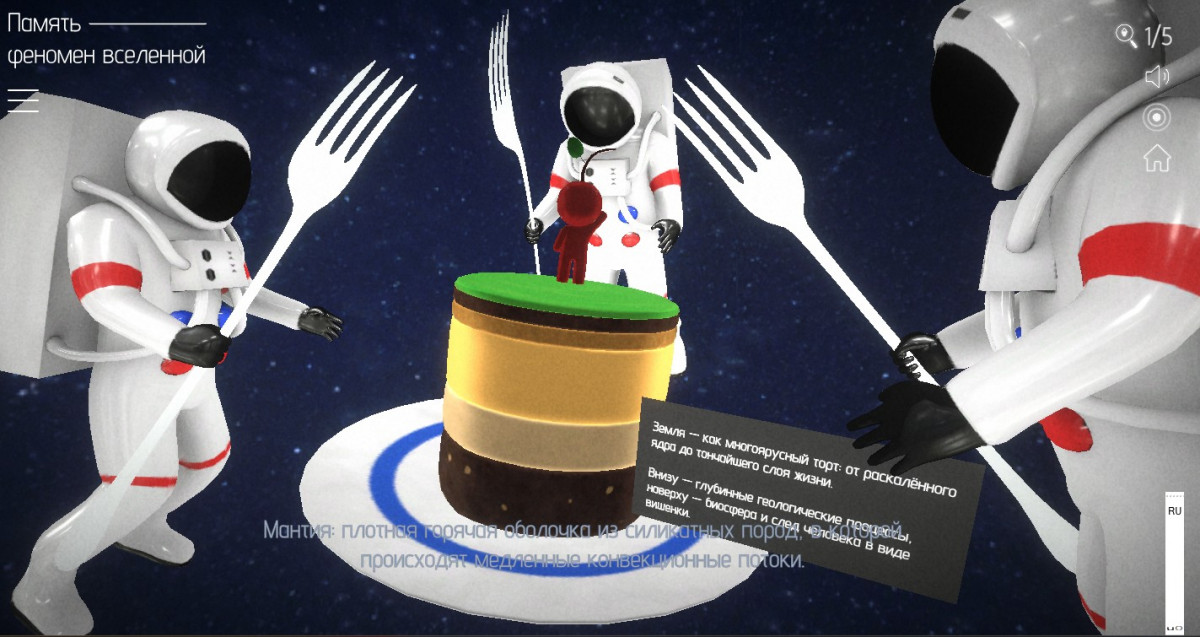
Task: Open the hamburger menu
Action: (23, 100)
